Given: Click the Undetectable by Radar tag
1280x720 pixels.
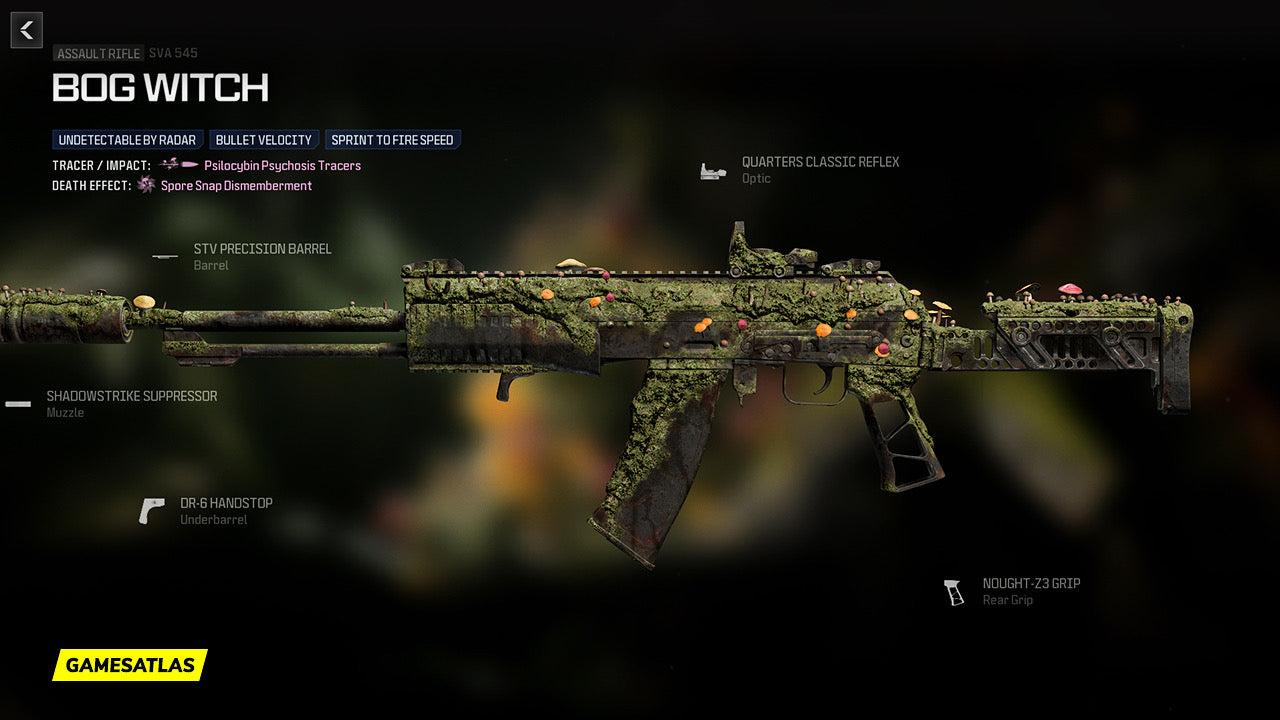Looking at the screenshot, I should pos(127,140).
